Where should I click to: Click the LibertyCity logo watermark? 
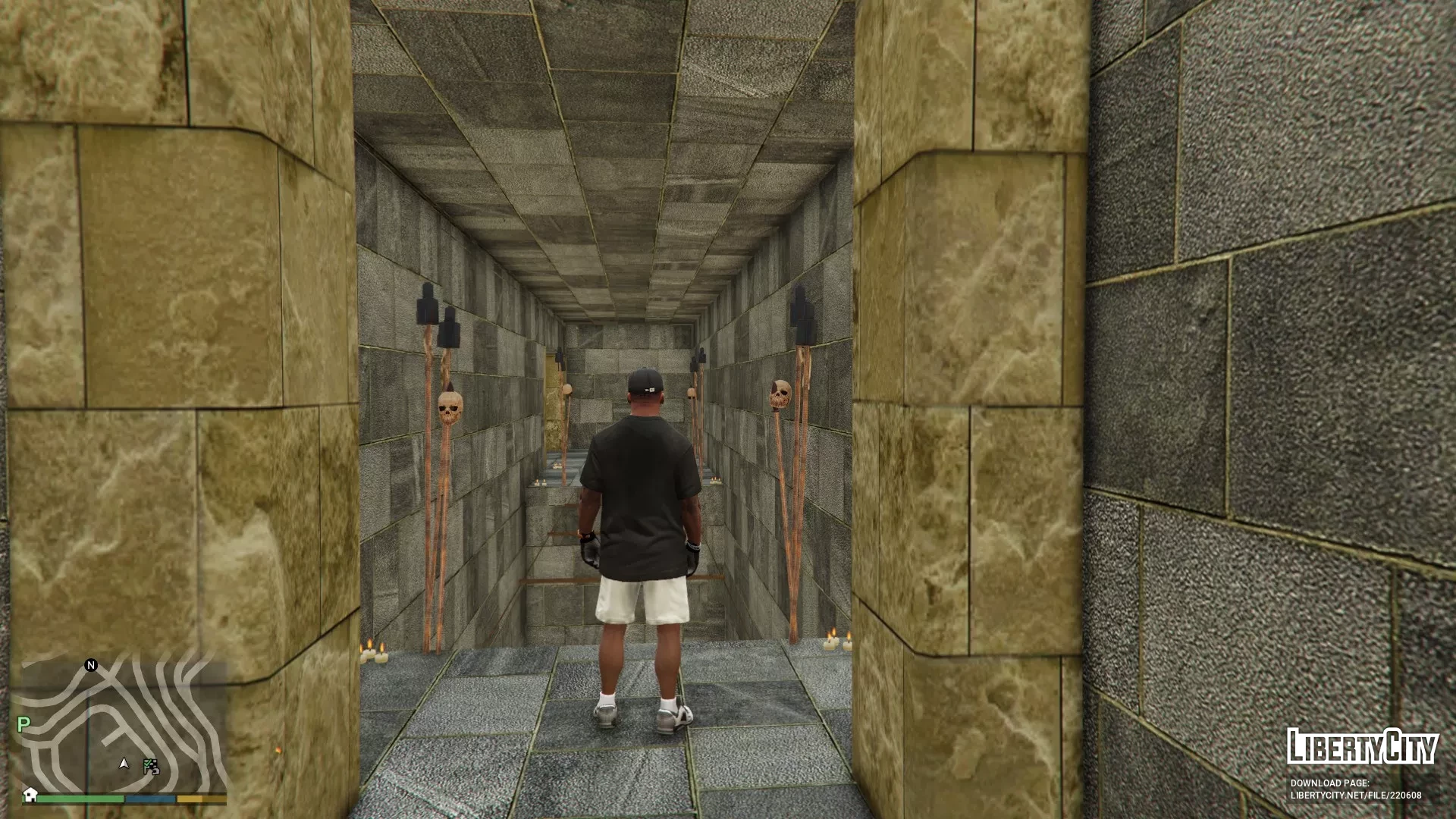[1362, 747]
